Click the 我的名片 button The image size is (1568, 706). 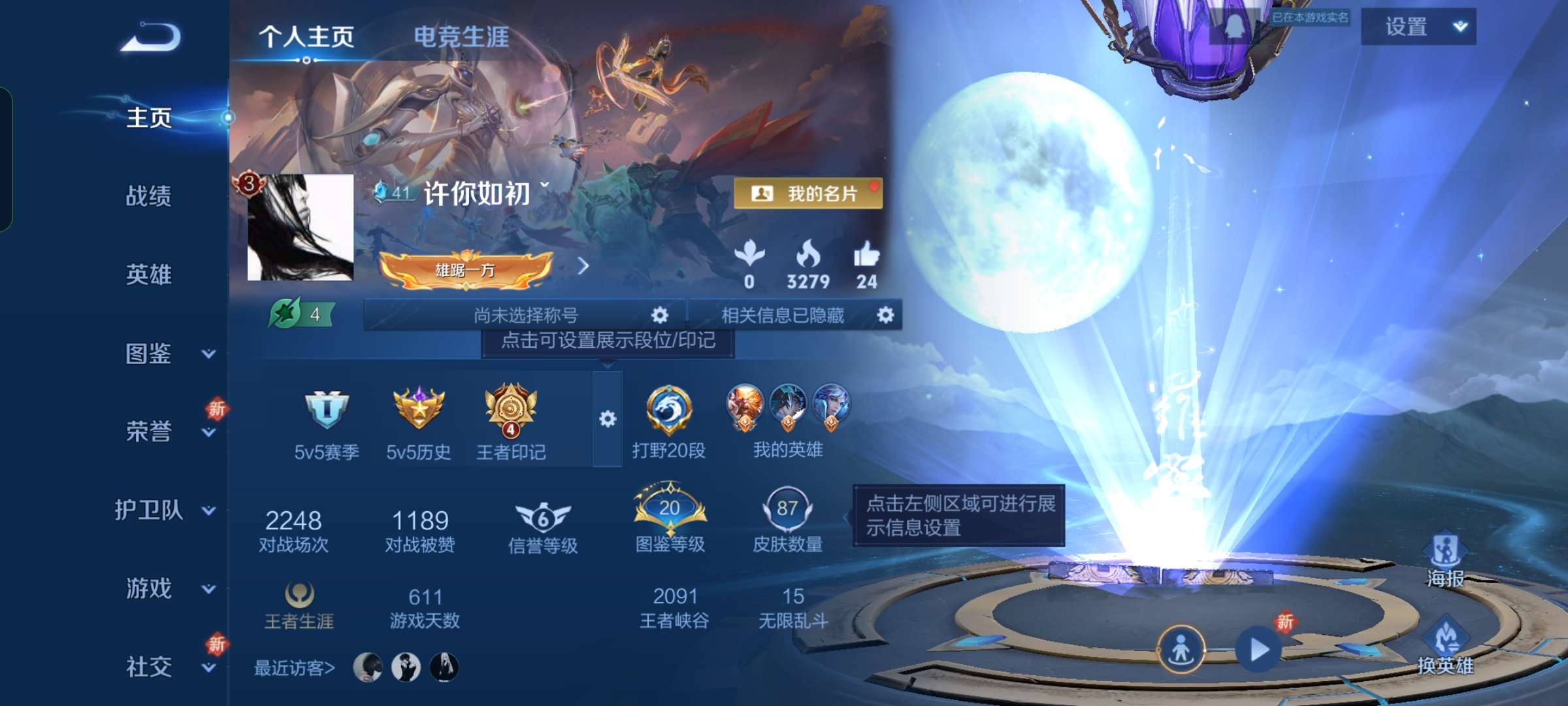[x=810, y=194]
